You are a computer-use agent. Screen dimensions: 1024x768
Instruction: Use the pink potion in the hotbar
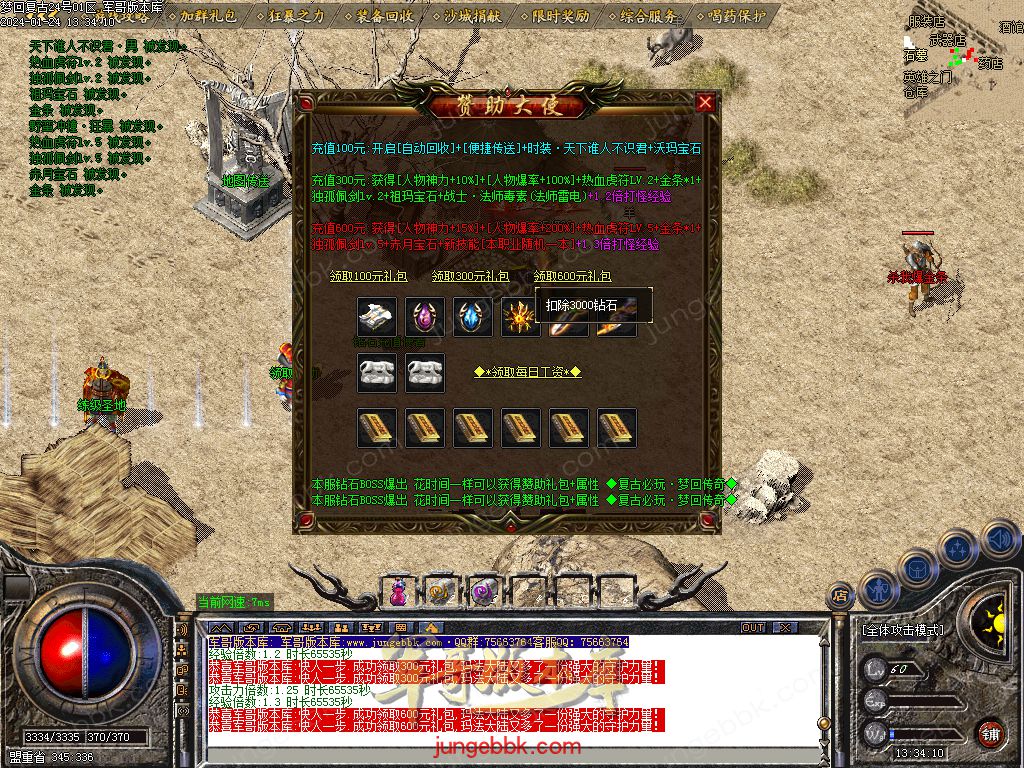point(398,592)
